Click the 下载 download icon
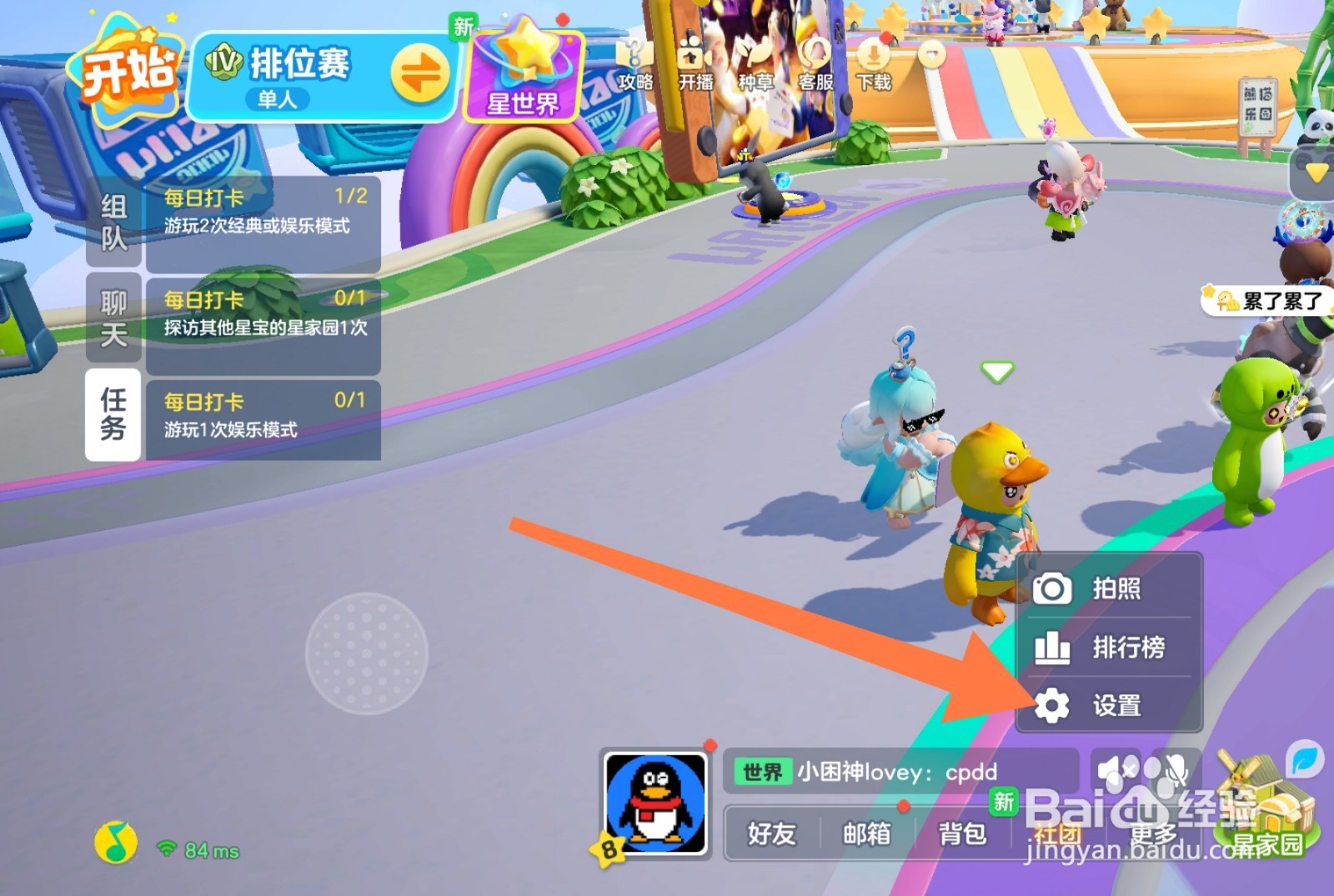This screenshot has height=896, width=1334. [874, 60]
